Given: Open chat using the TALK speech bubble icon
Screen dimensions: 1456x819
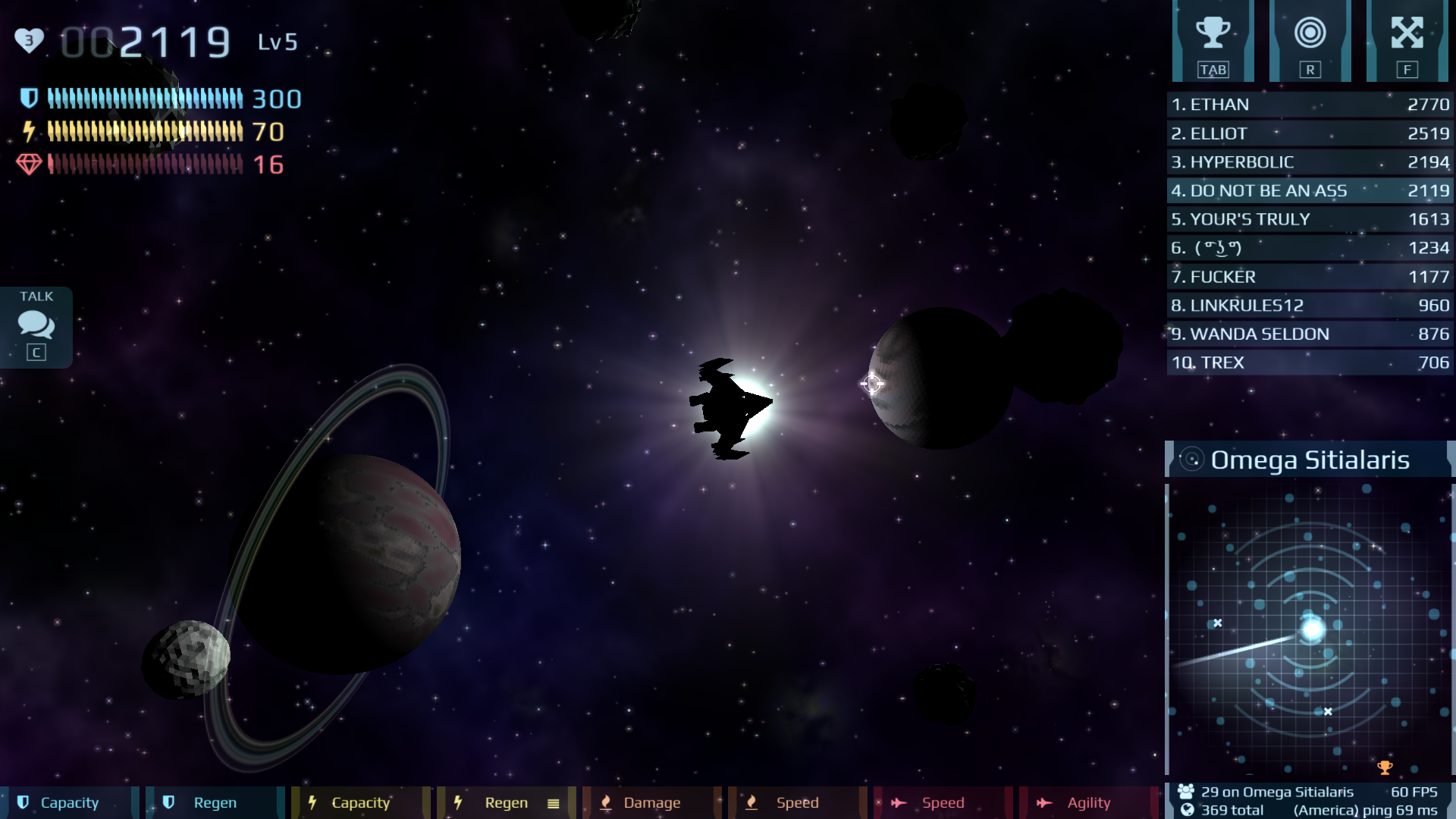Looking at the screenshot, I should pyautogui.click(x=35, y=325).
